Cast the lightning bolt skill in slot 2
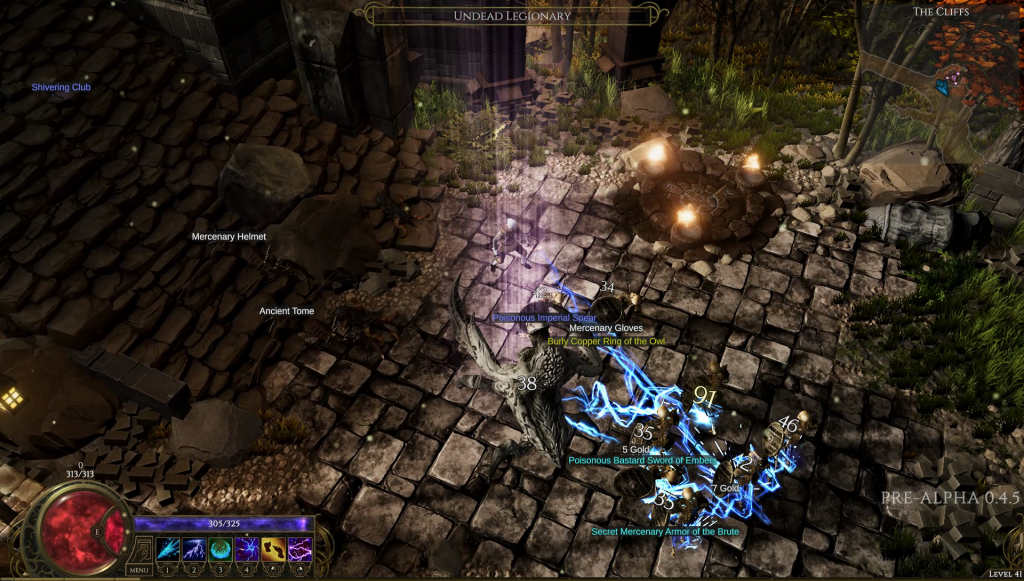 [194, 549]
